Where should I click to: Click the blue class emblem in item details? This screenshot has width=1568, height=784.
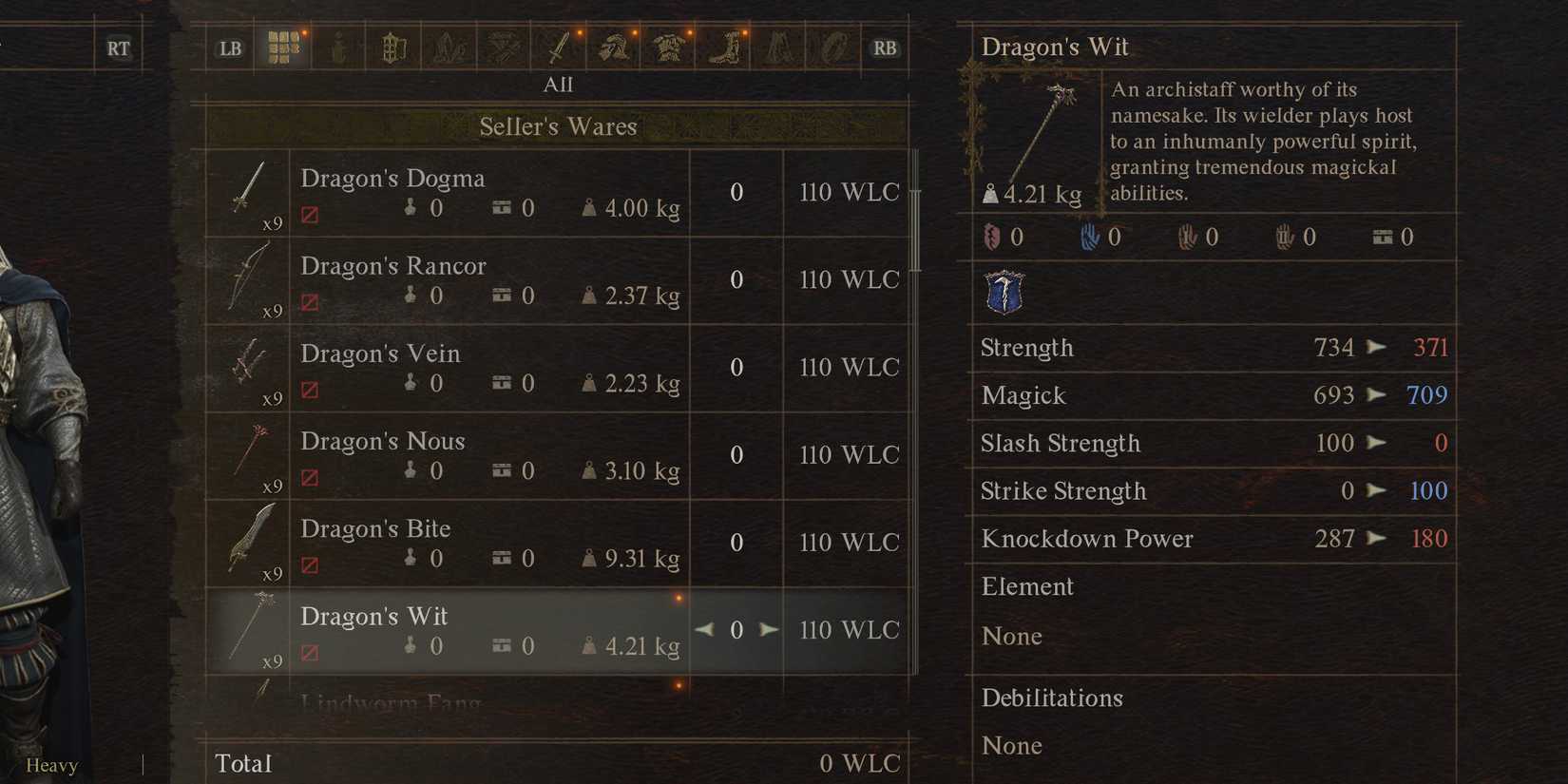1005,295
